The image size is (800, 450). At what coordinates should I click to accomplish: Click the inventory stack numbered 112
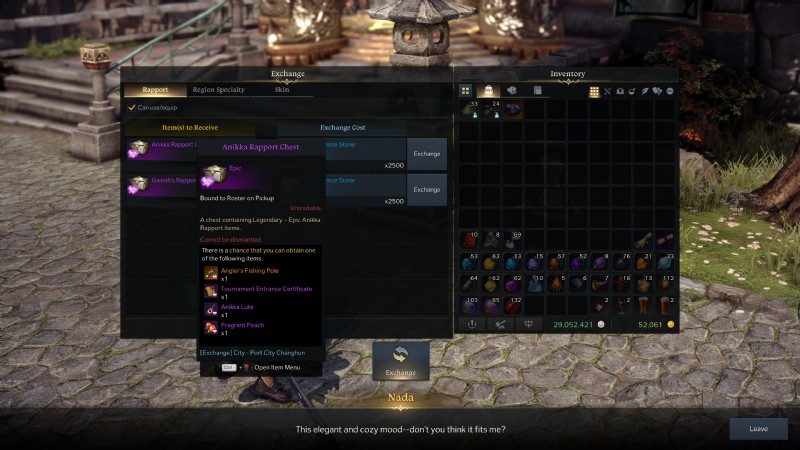(666, 283)
